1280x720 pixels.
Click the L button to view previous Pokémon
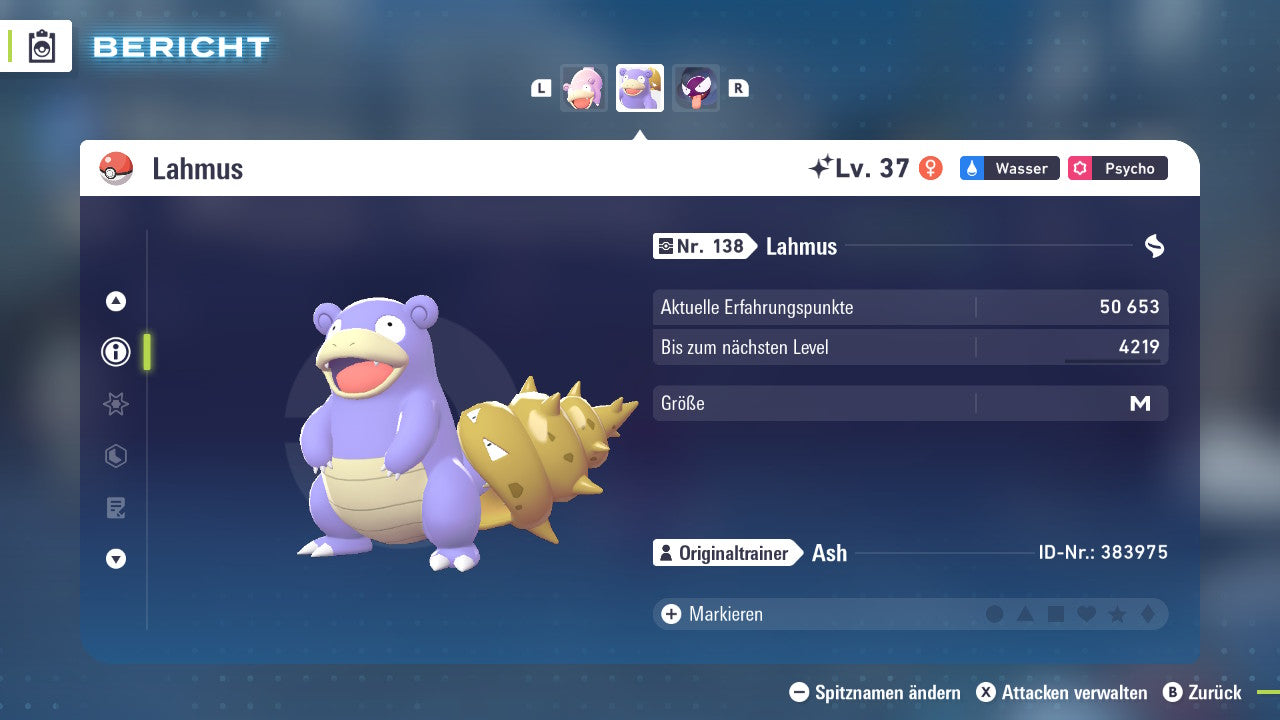[541, 87]
